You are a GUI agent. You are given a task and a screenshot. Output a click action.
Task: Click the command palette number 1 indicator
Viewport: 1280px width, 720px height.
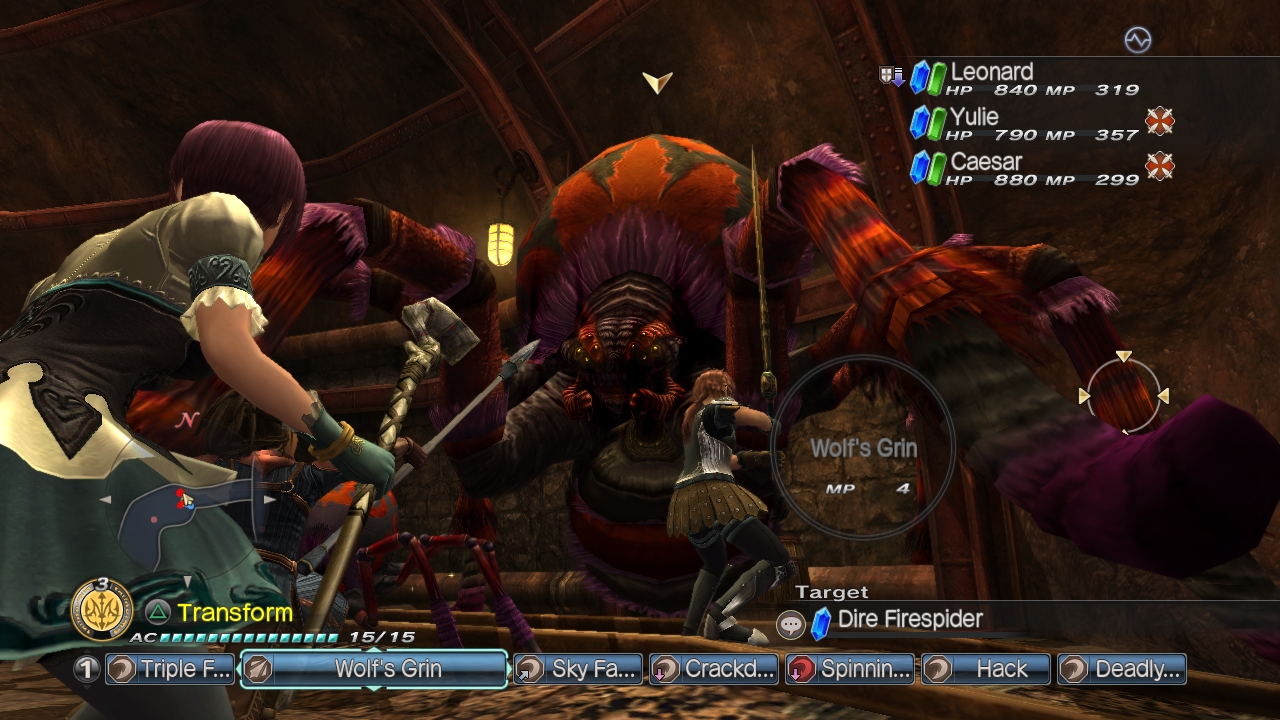coord(87,669)
